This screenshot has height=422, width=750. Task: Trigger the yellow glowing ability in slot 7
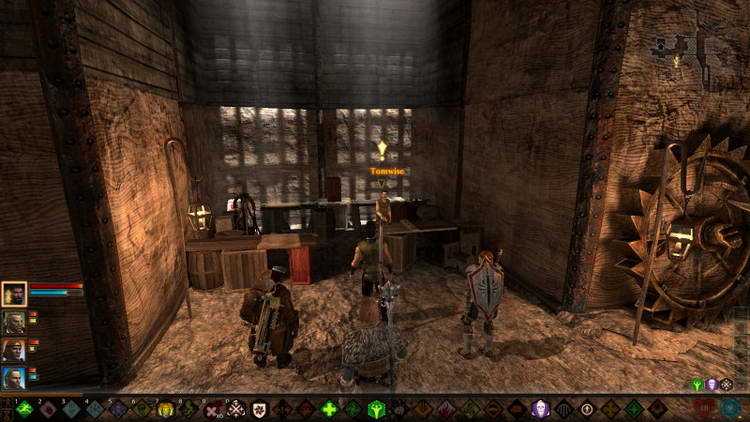click(x=166, y=408)
